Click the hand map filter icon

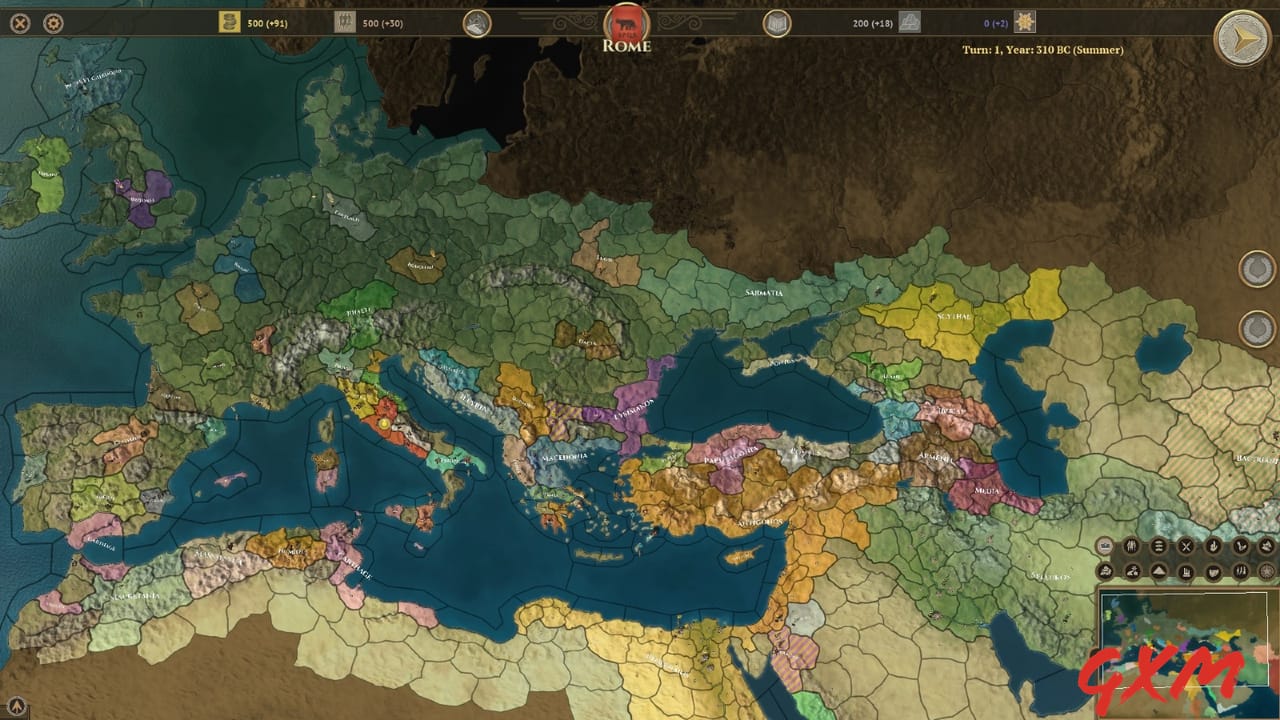pos(1214,545)
